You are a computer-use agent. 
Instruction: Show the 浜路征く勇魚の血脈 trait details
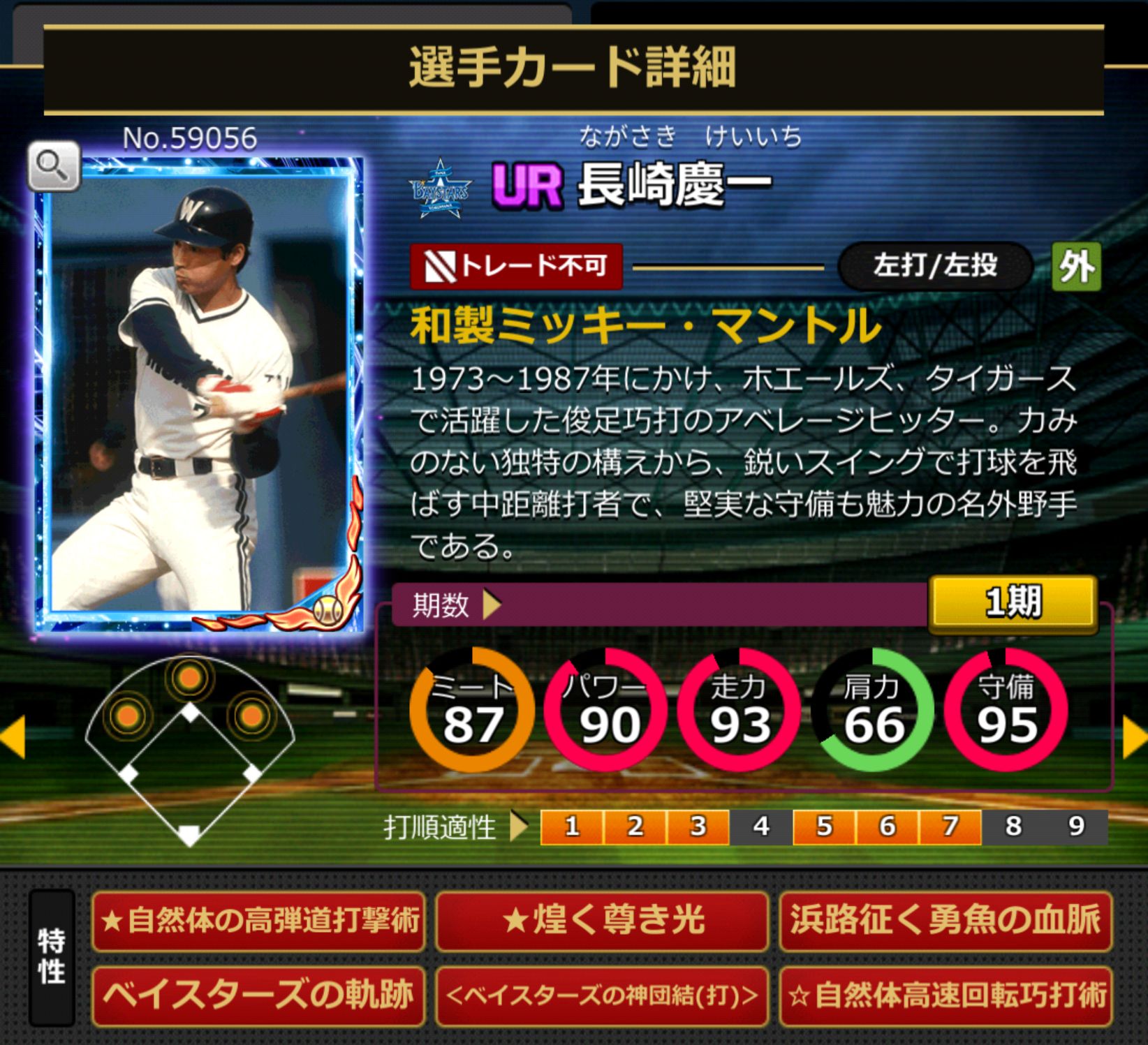coord(945,921)
